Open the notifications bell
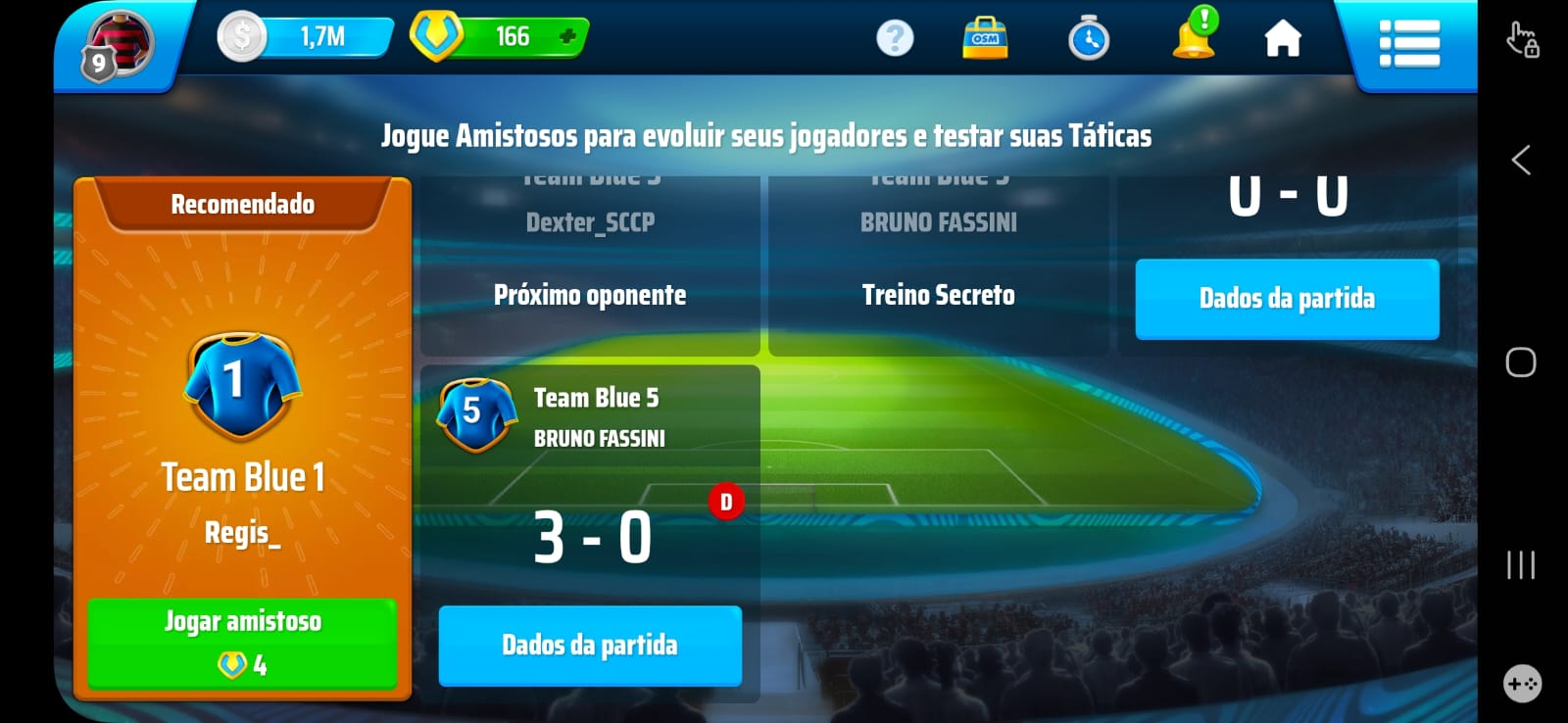 (1194, 37)
